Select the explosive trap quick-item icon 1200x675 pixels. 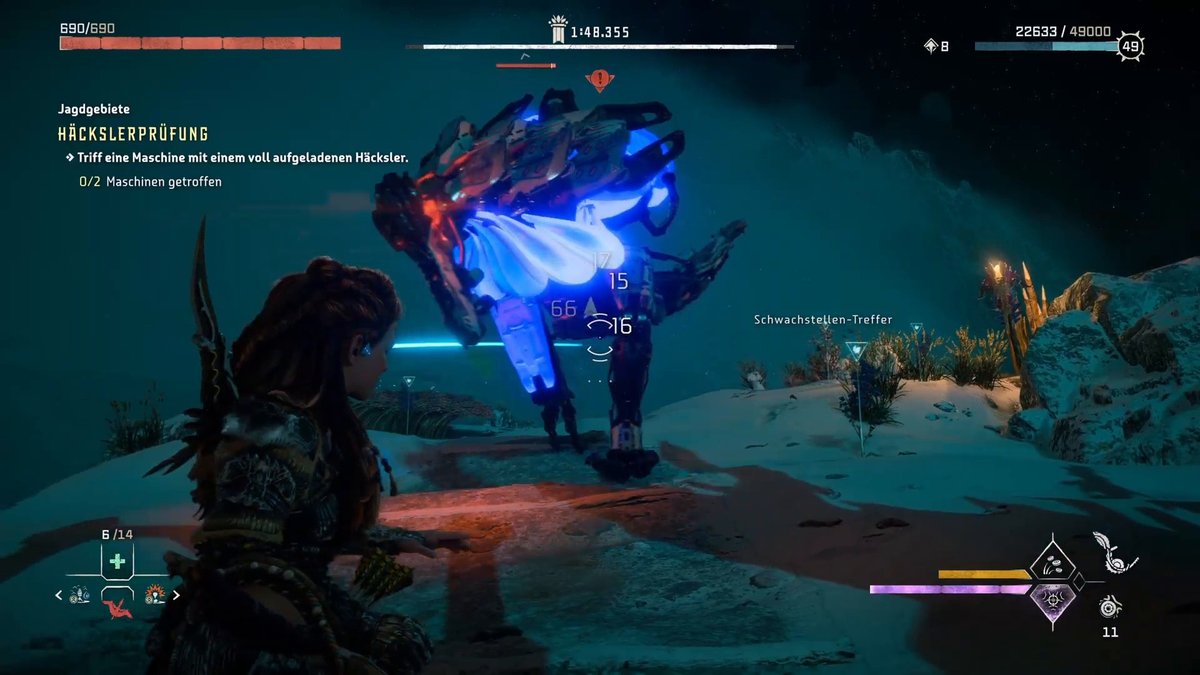click(154, 595)
